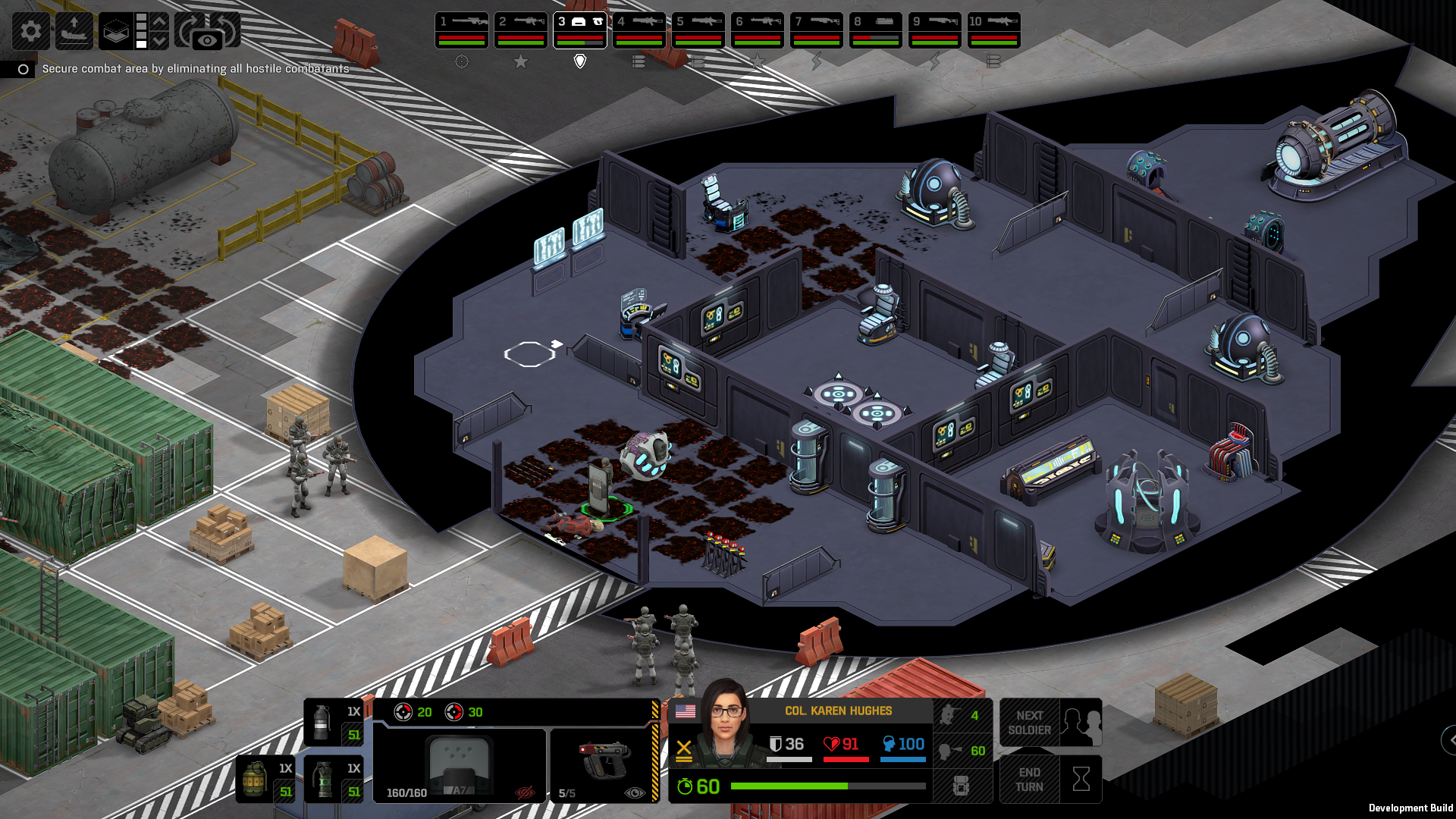Raise the camera level with up arrow

click(x=159, y=21)
